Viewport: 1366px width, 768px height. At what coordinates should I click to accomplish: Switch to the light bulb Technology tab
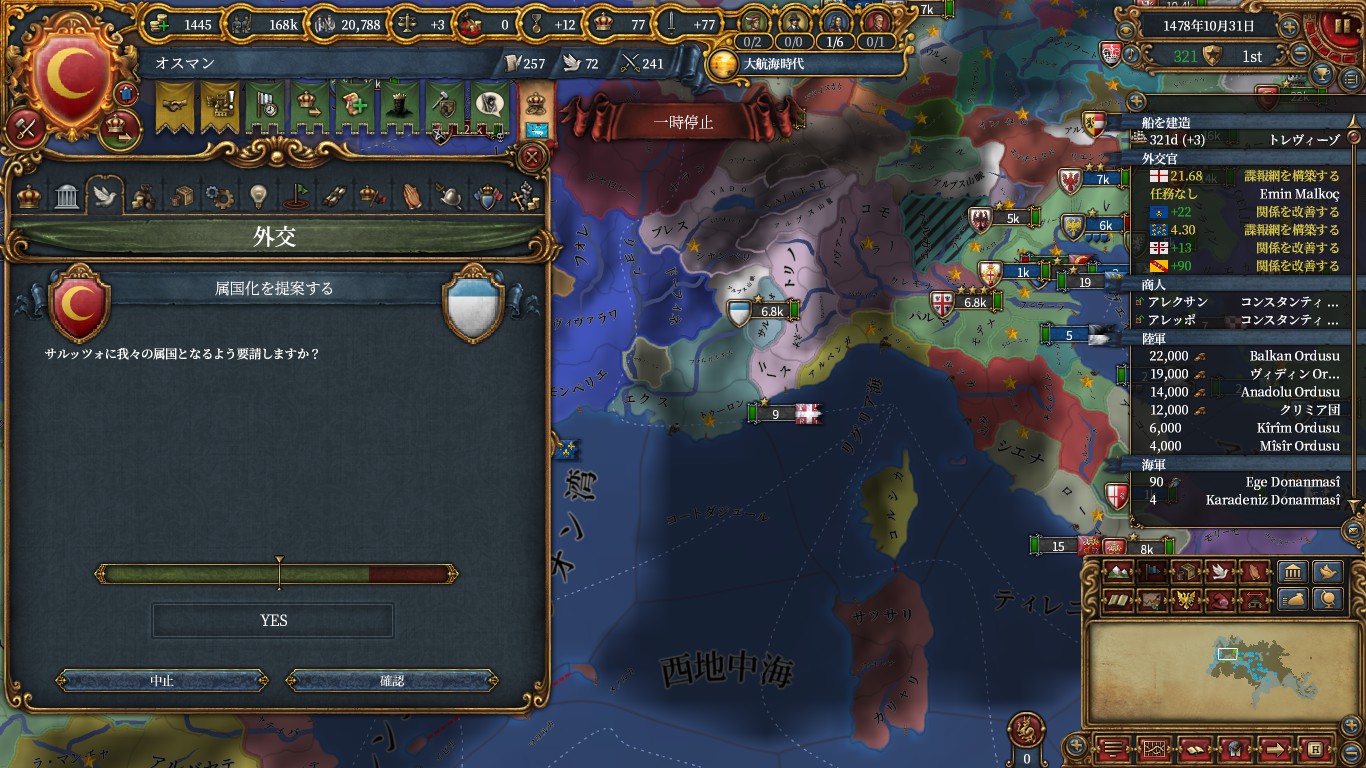(258, 196)
